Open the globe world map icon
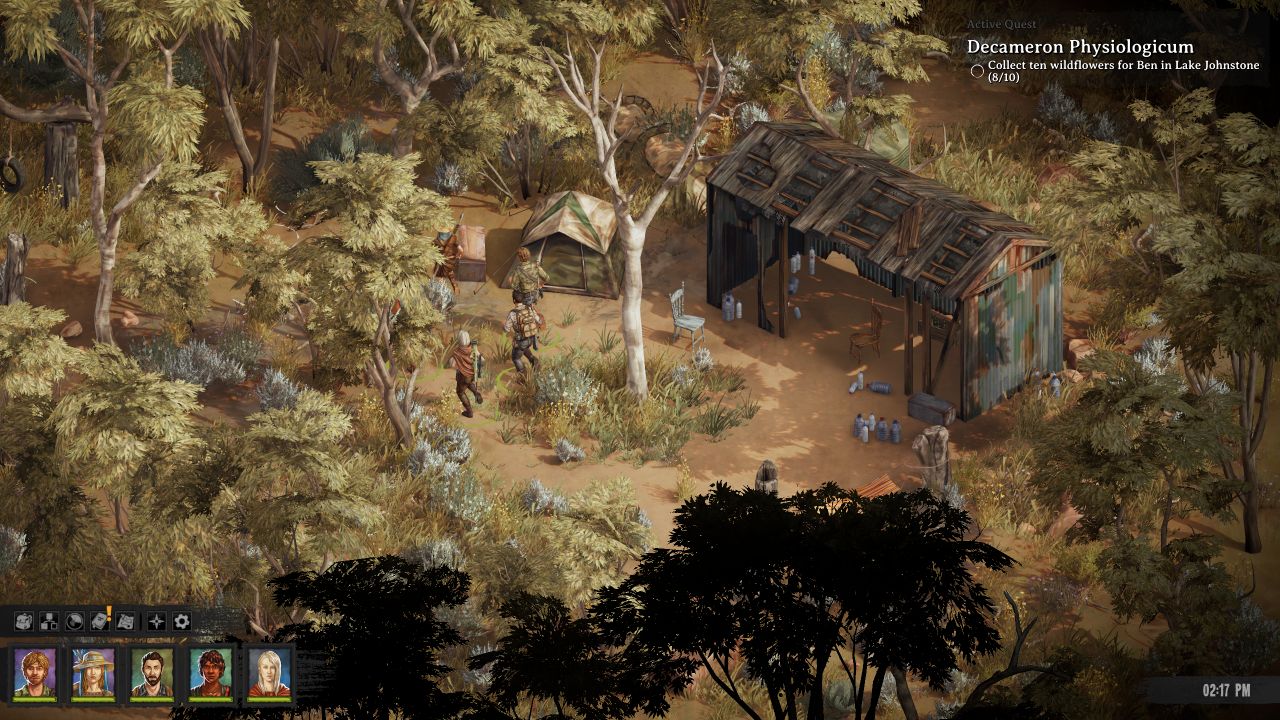The image size is (1280, 720). click(x=75, y=621)
